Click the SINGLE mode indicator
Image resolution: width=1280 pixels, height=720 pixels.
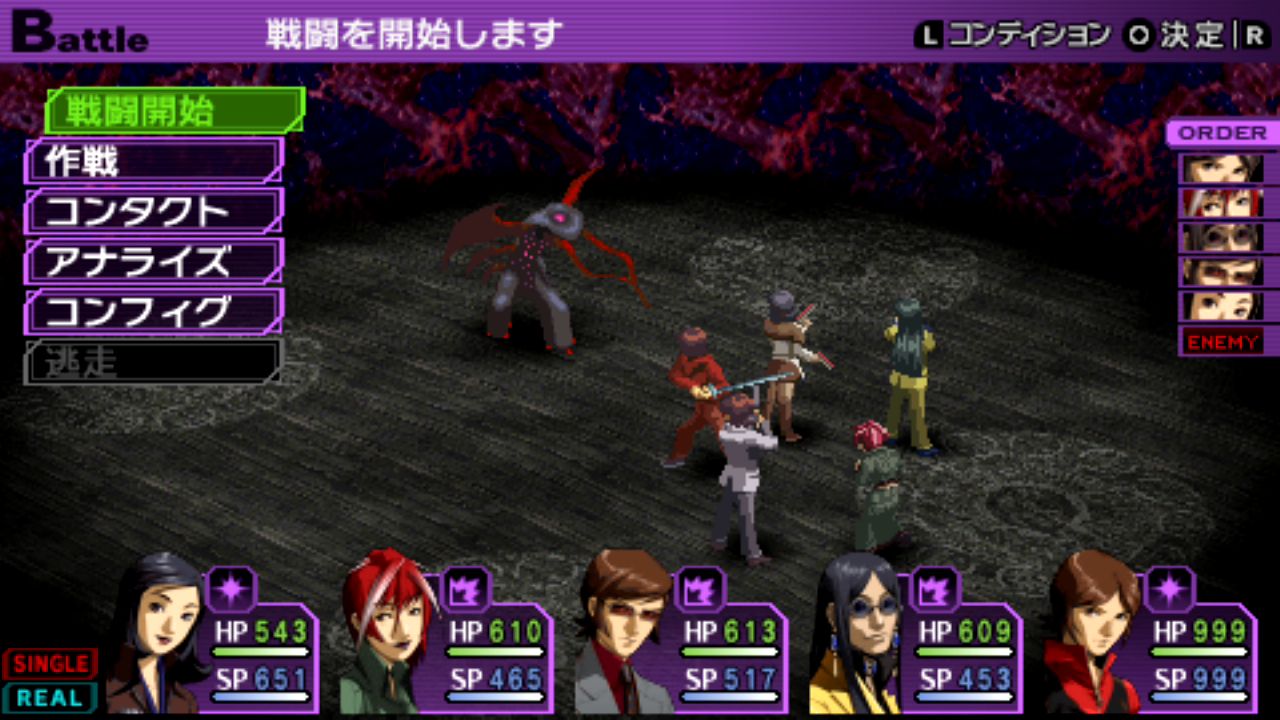pyautogui.click(x=51, y=664)
